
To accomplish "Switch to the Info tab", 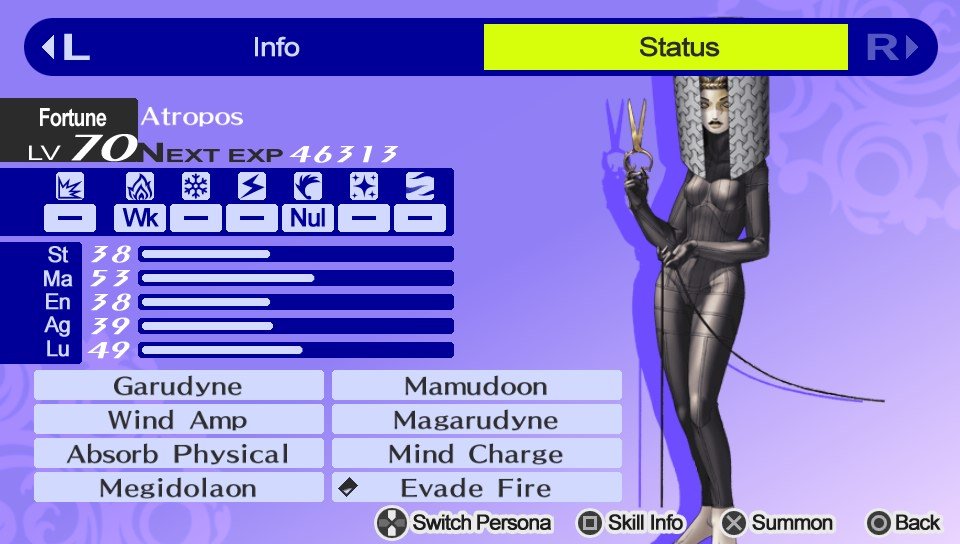I will 276,47.
